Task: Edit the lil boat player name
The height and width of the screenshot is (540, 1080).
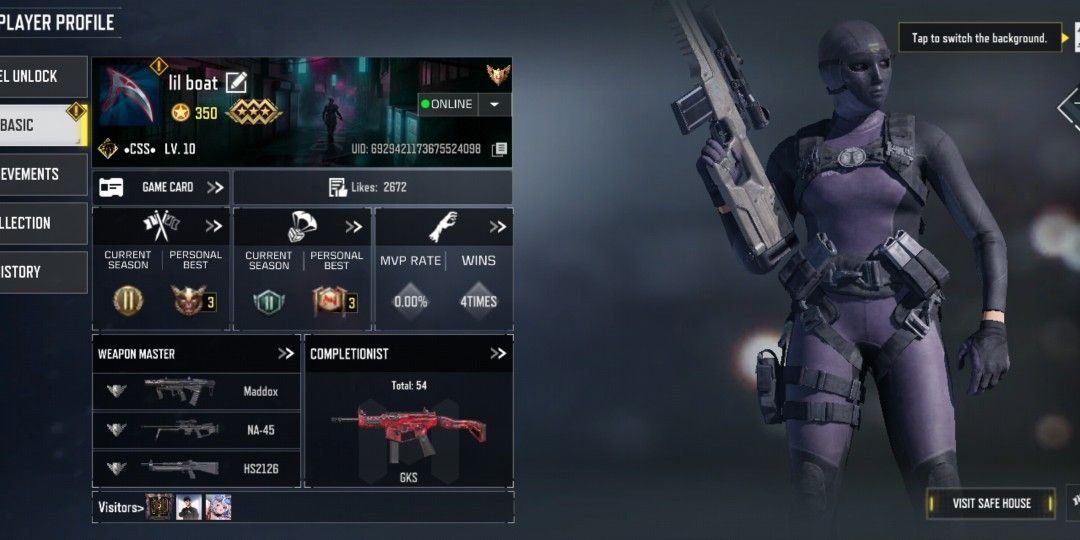Action: click(x=236, y=83)
